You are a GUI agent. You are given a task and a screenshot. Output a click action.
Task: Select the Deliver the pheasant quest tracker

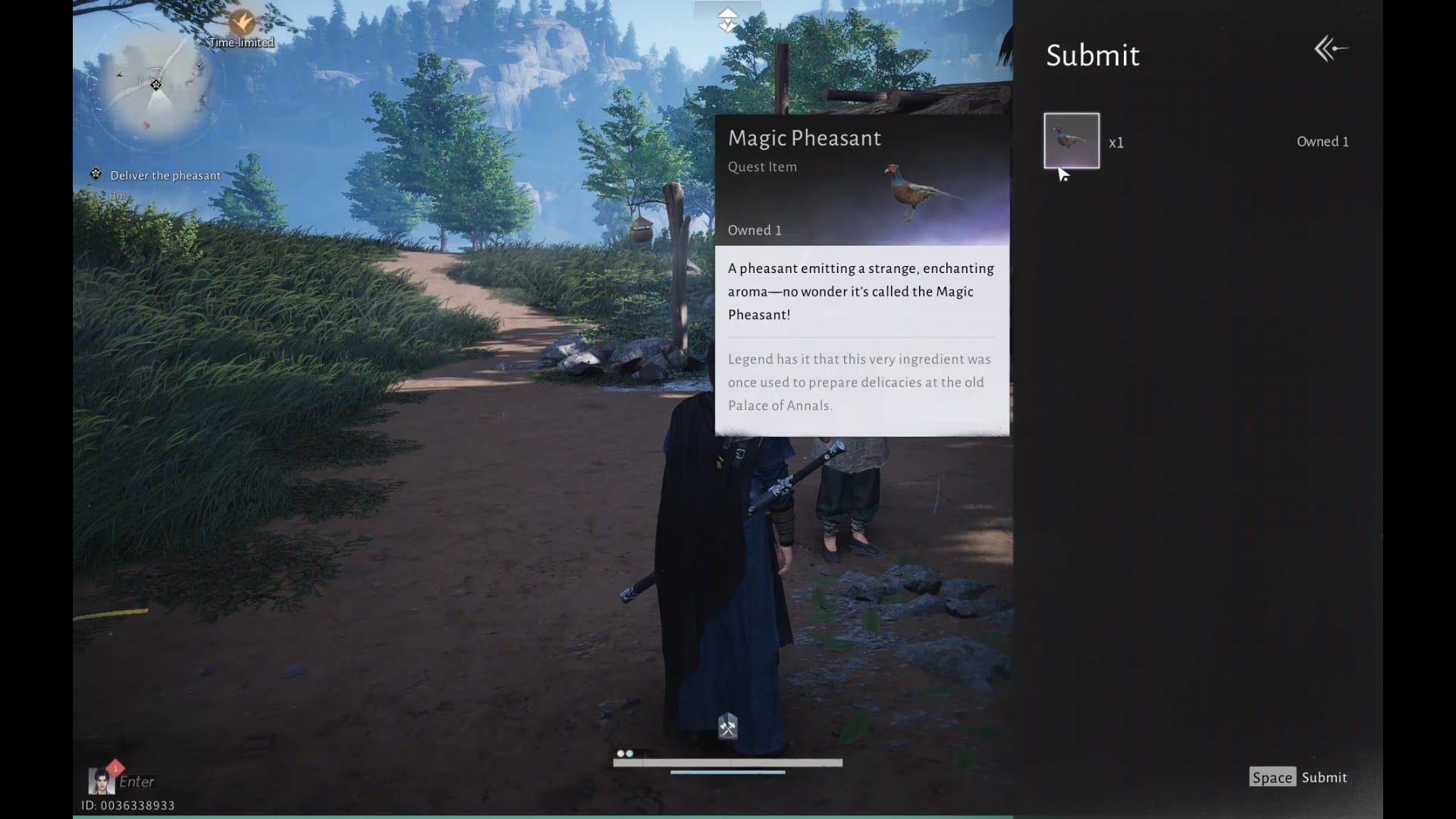pos(165,175)
